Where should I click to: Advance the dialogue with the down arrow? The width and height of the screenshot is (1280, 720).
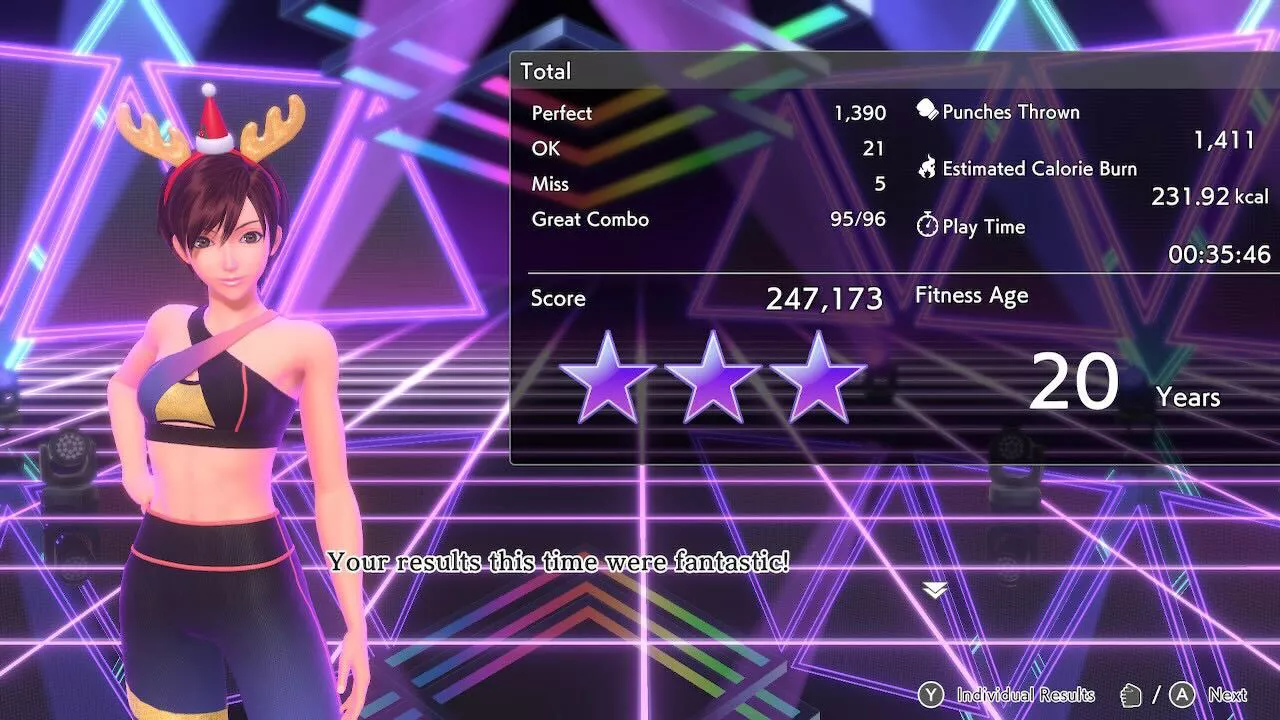935,591
